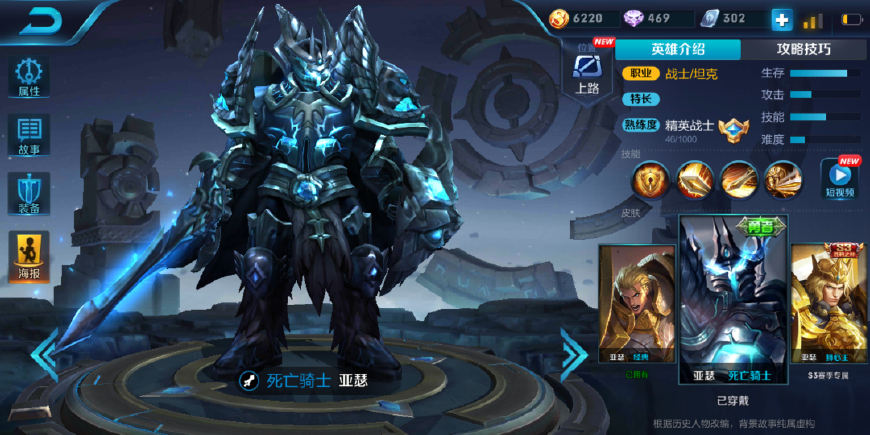The height and width of the screenshot is (435, 870).
Task: Select the second skill icon
Action: [x=694, y=180]
